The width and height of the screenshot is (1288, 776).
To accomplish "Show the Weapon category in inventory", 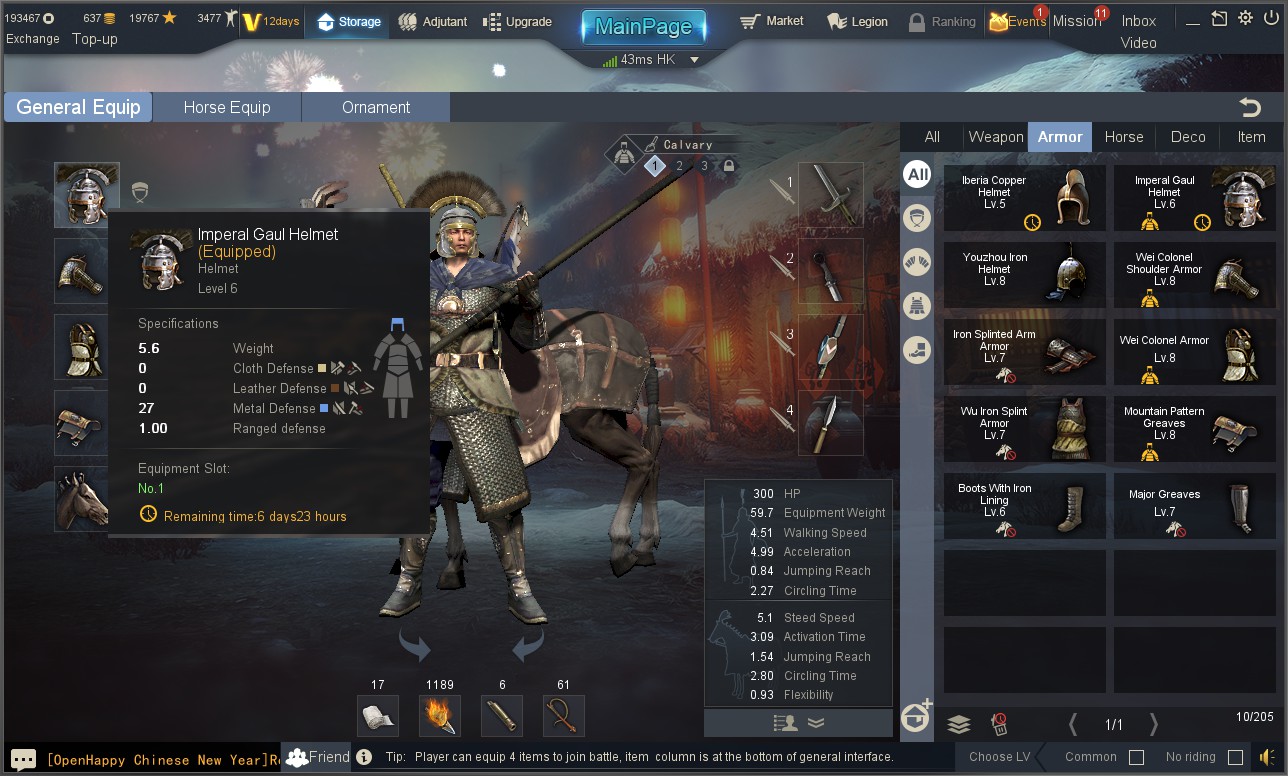I will pyautogui.click(x=995, y=137).
